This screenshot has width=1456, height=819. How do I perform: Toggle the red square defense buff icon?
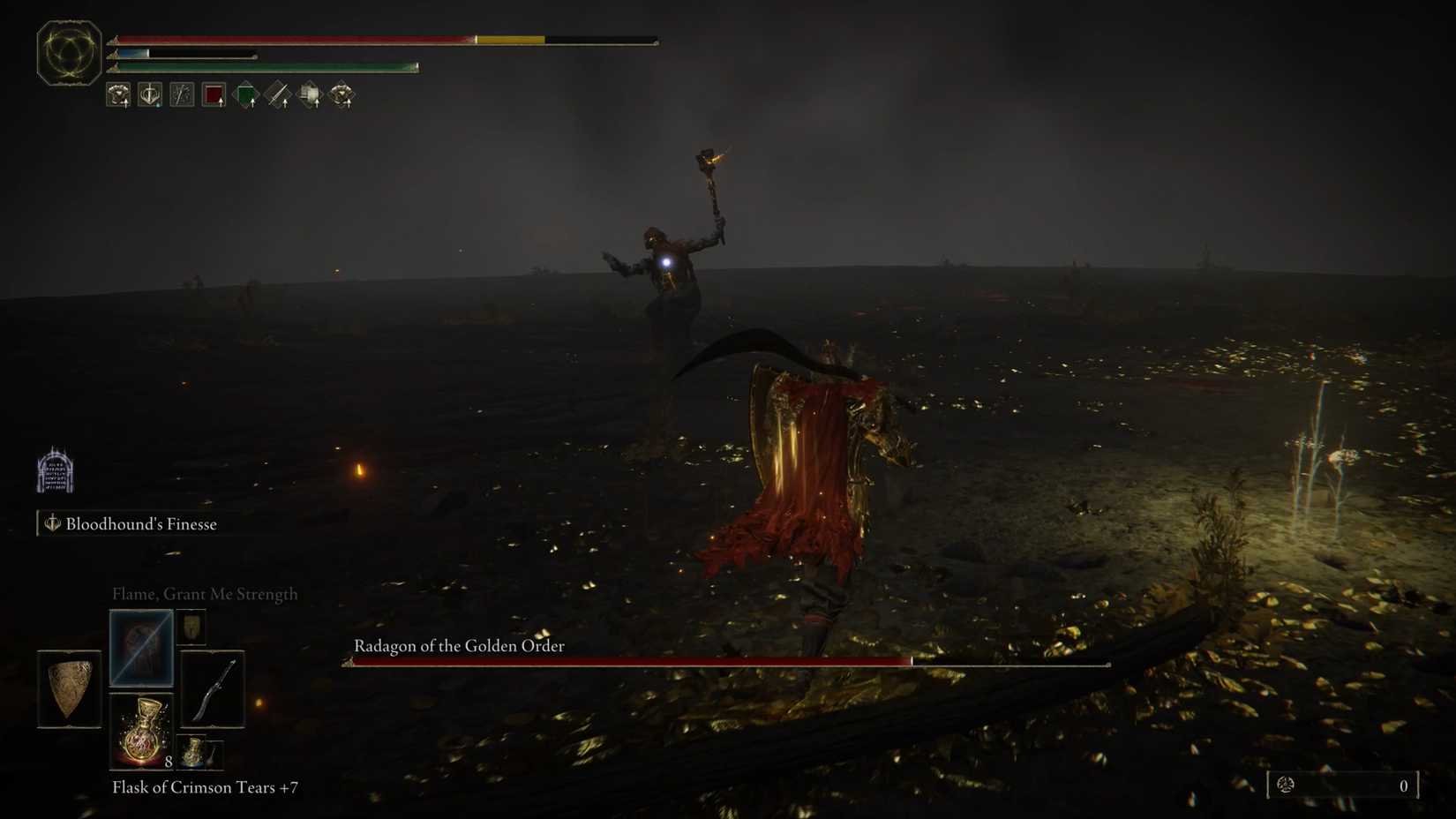pyautogui.click(x=214, y=94)
